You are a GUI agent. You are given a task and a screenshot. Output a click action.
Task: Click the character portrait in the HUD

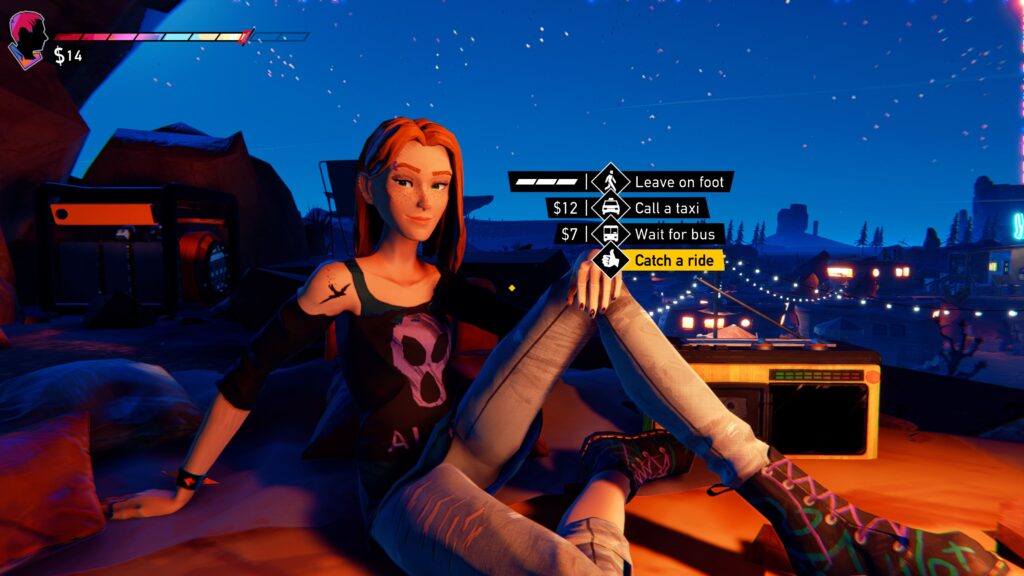point(28,40)
